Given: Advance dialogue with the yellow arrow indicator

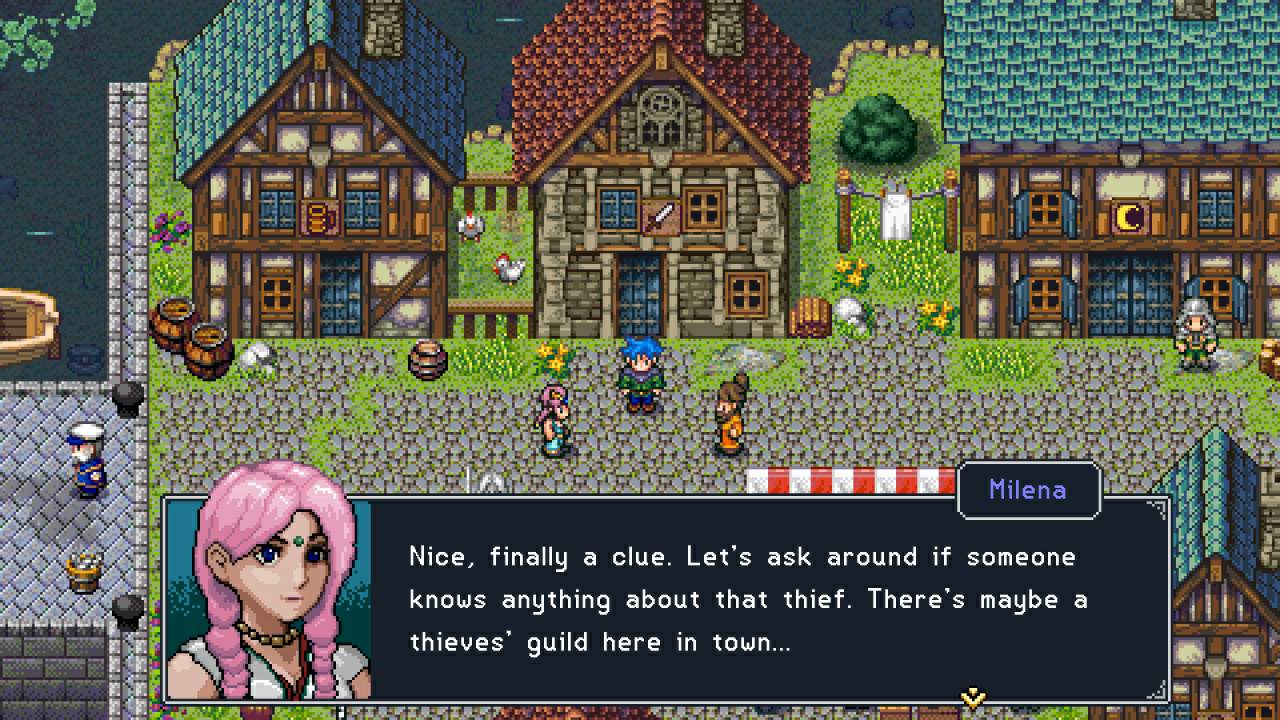Looking at the screenshot, I should point(972,696).
